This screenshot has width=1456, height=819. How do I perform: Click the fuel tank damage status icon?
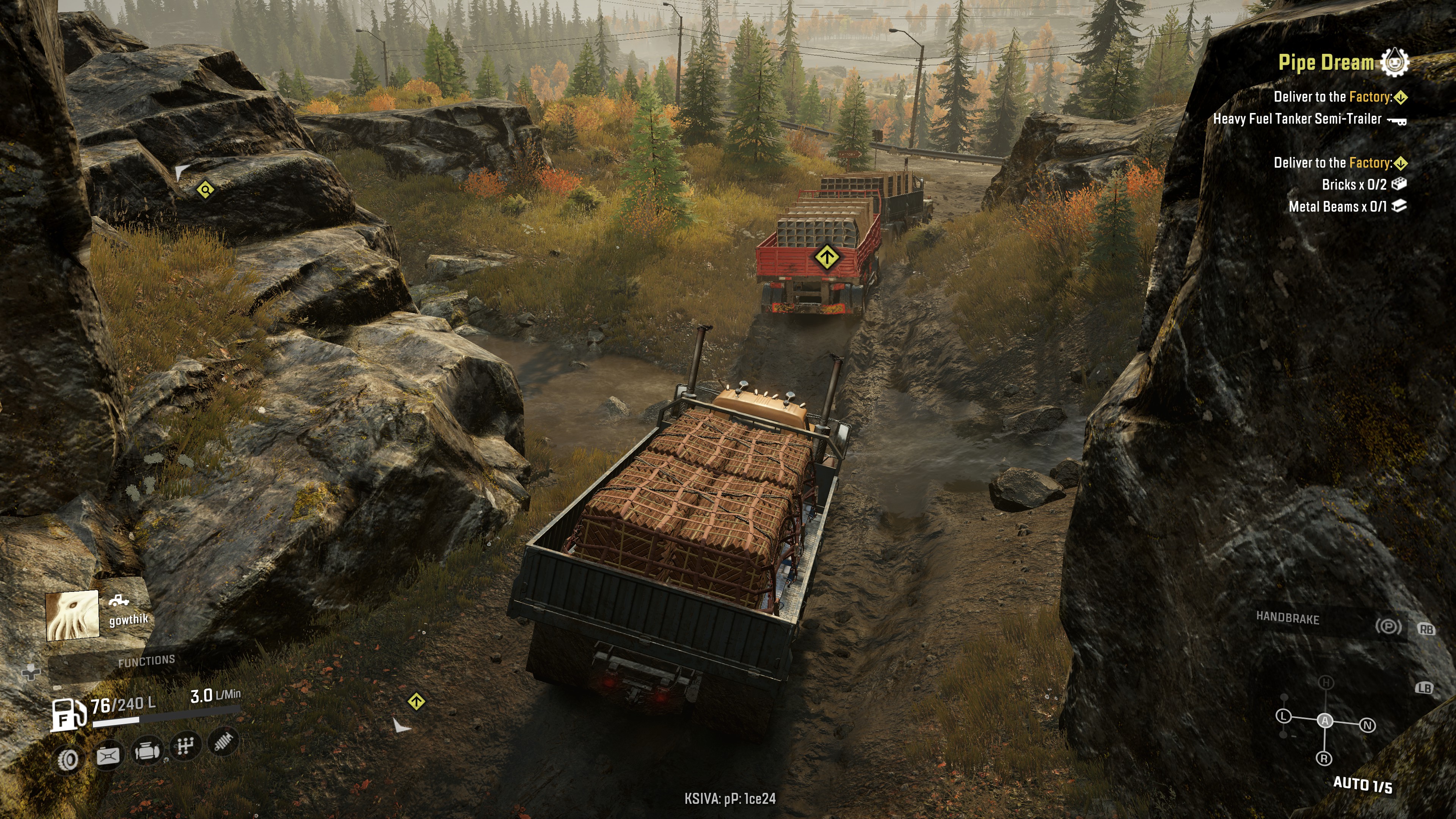(108, 756)
